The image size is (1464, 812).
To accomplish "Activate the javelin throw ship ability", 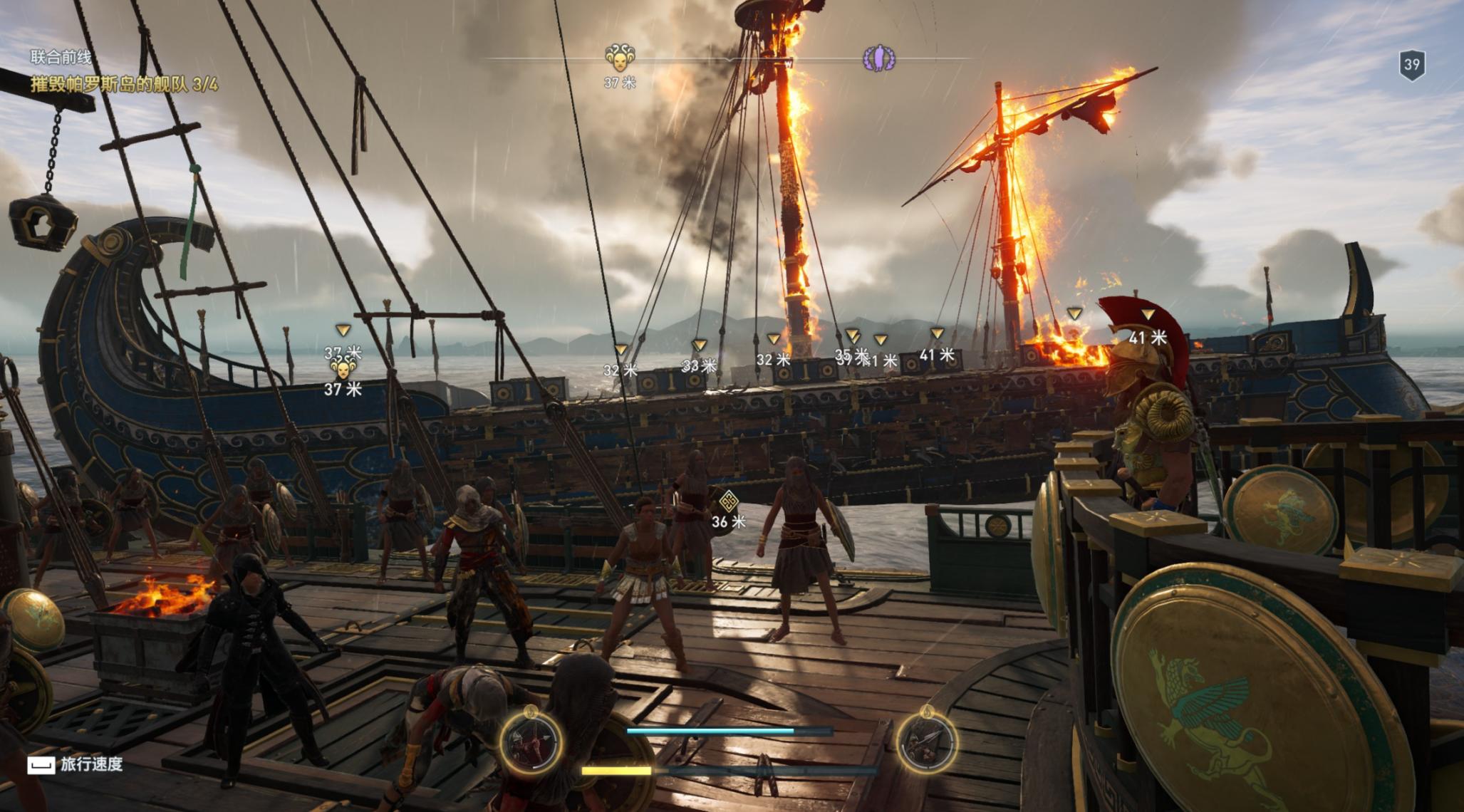I will [925, 743].
